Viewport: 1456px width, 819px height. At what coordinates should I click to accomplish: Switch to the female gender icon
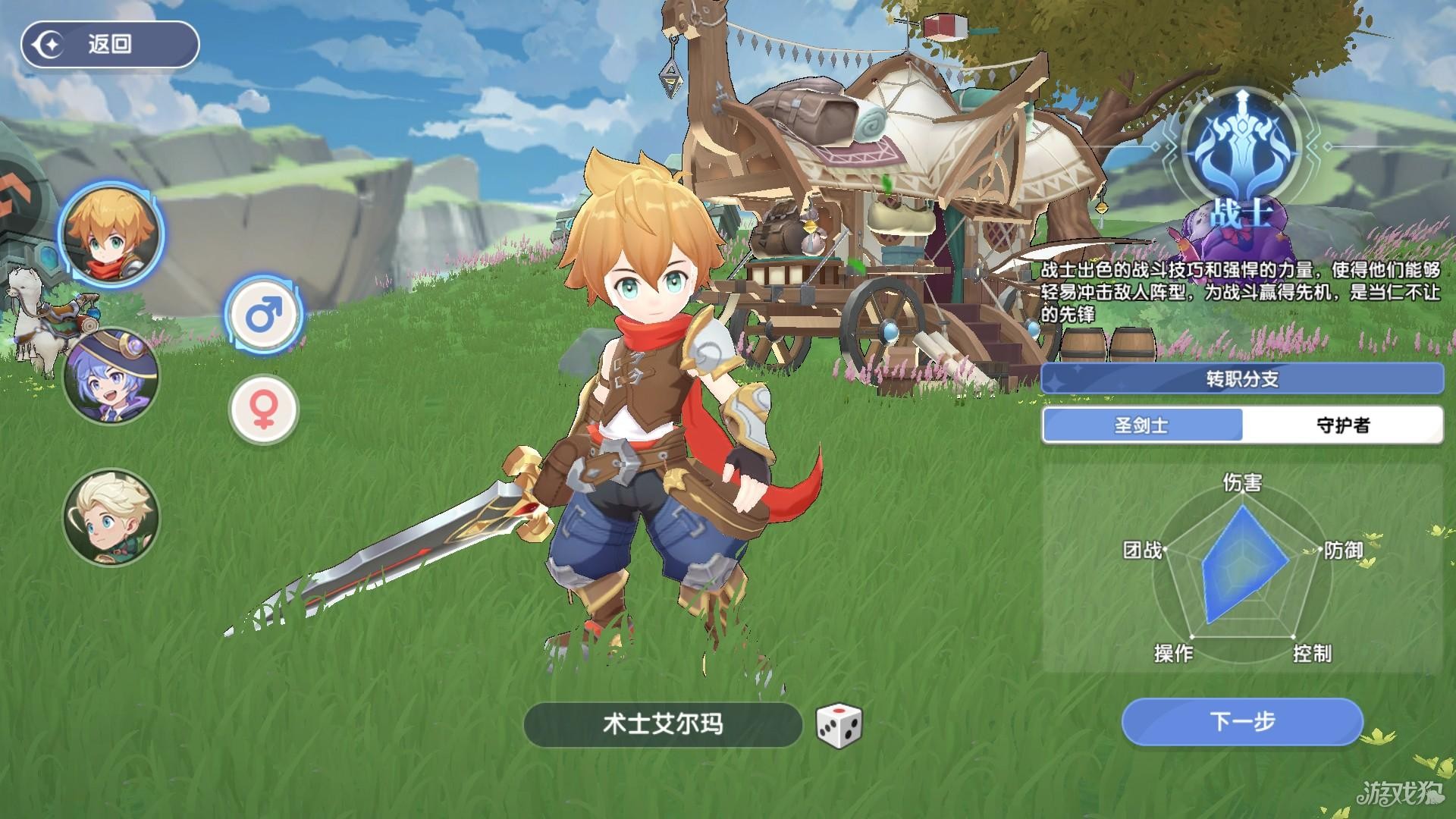(x=264, y=409)
